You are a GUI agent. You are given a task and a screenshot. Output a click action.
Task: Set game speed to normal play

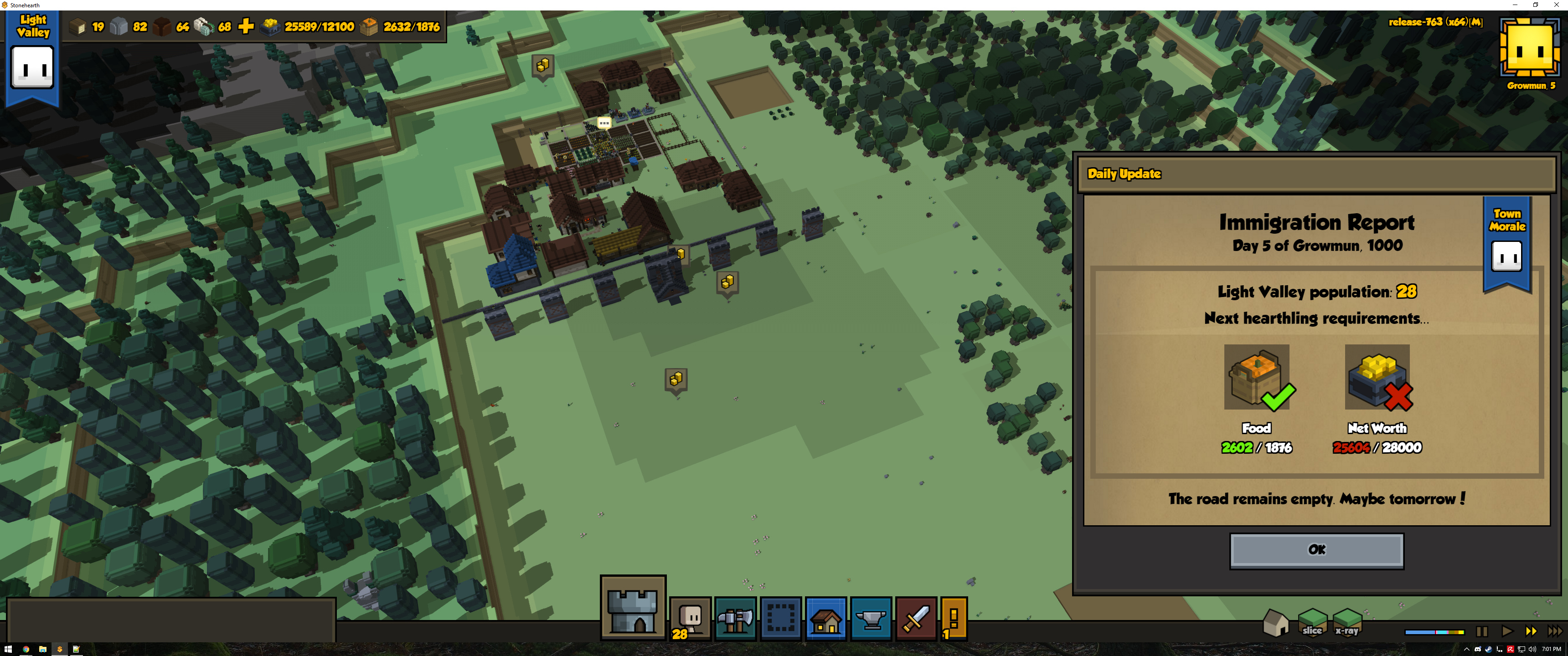click(x=1506, y=632)
